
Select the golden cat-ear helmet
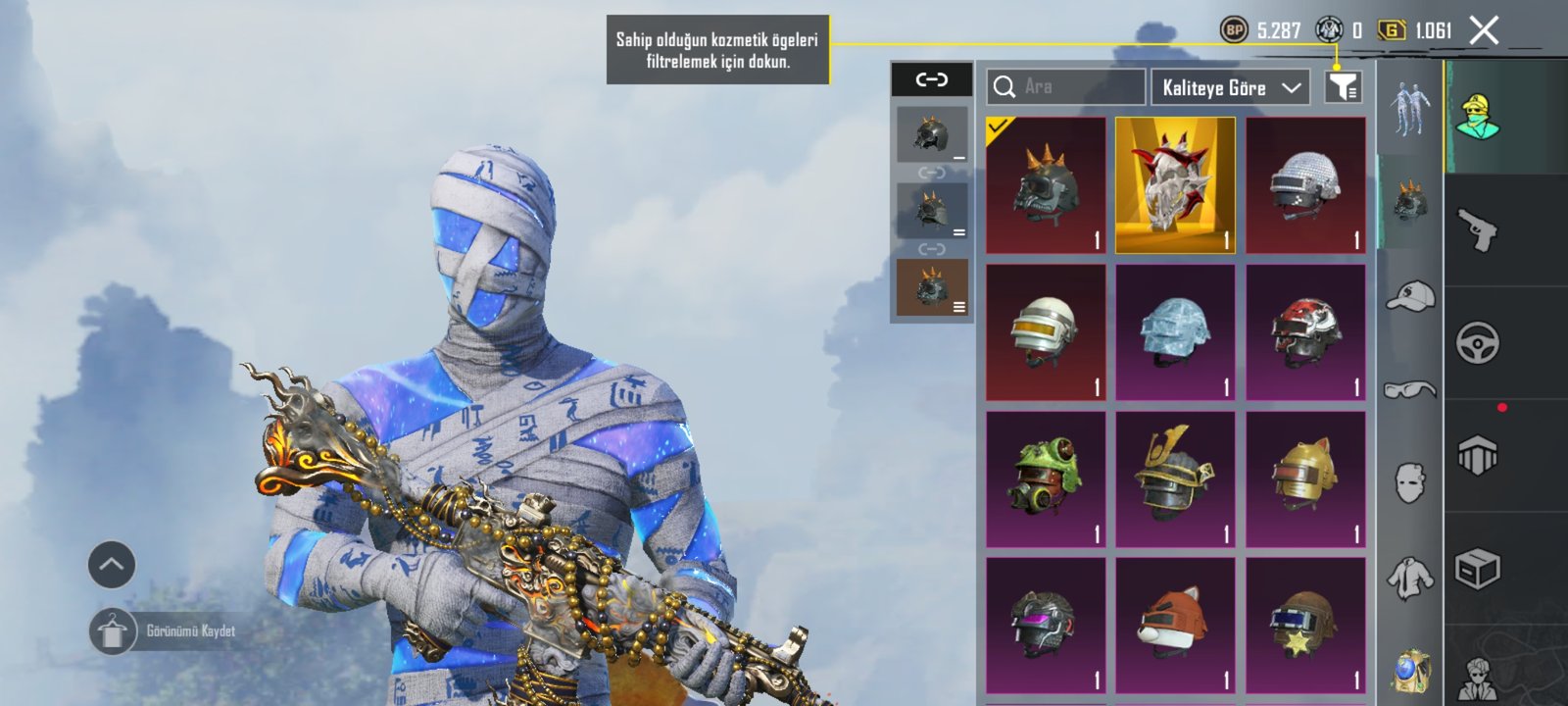point(1305,479)
